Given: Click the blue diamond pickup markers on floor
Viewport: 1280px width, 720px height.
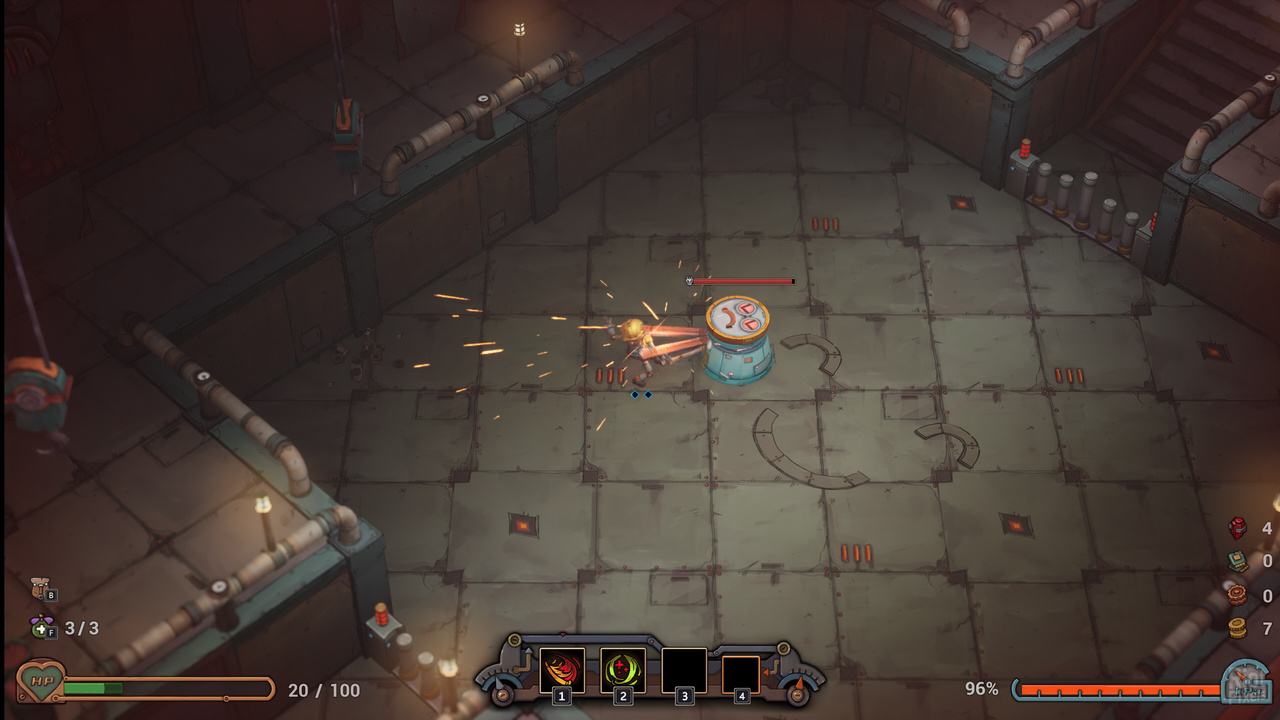Looking at the screenshot, I should (642, 395).
